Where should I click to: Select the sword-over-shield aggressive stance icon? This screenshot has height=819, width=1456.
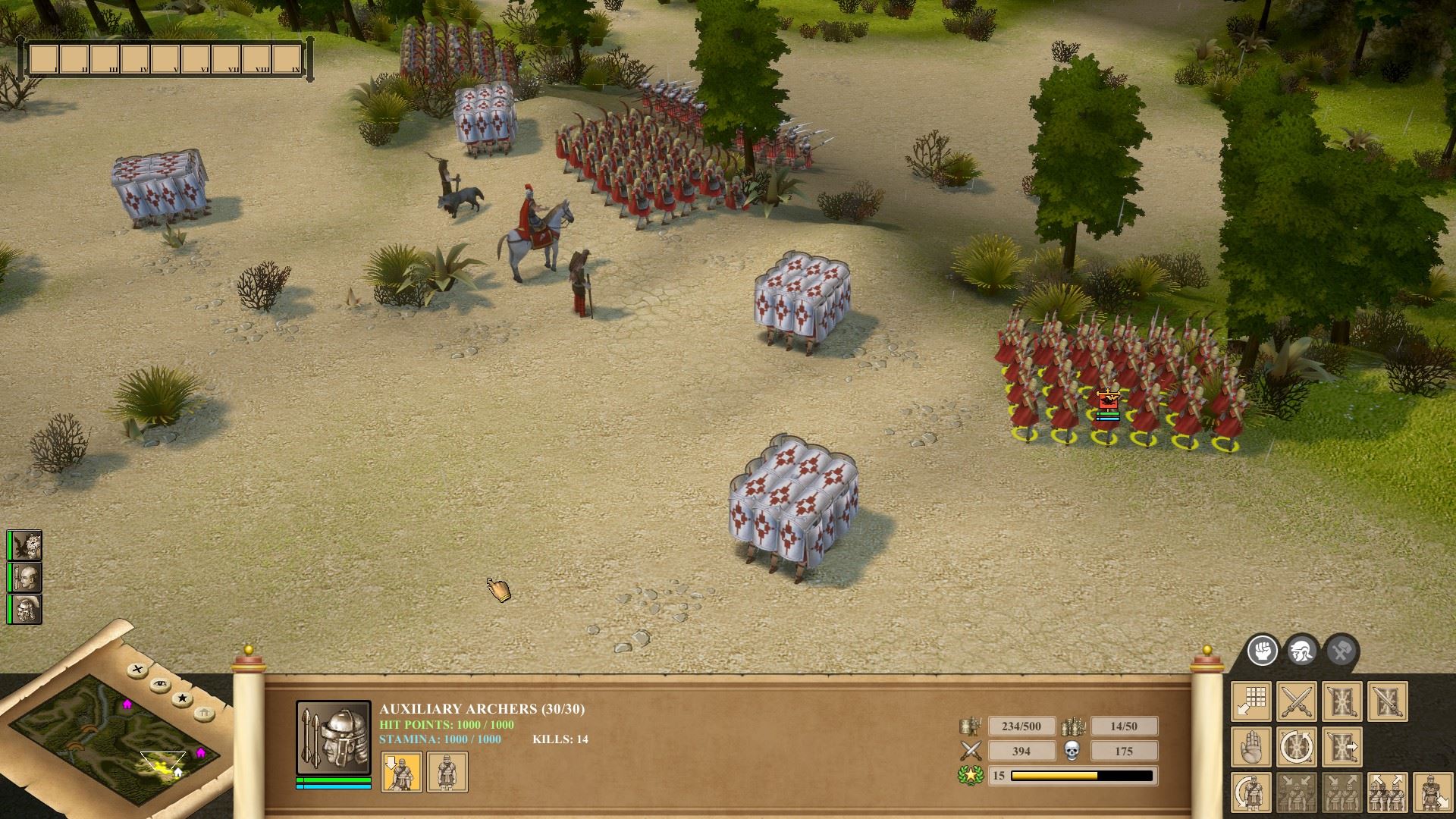[x=1388, y=701]
